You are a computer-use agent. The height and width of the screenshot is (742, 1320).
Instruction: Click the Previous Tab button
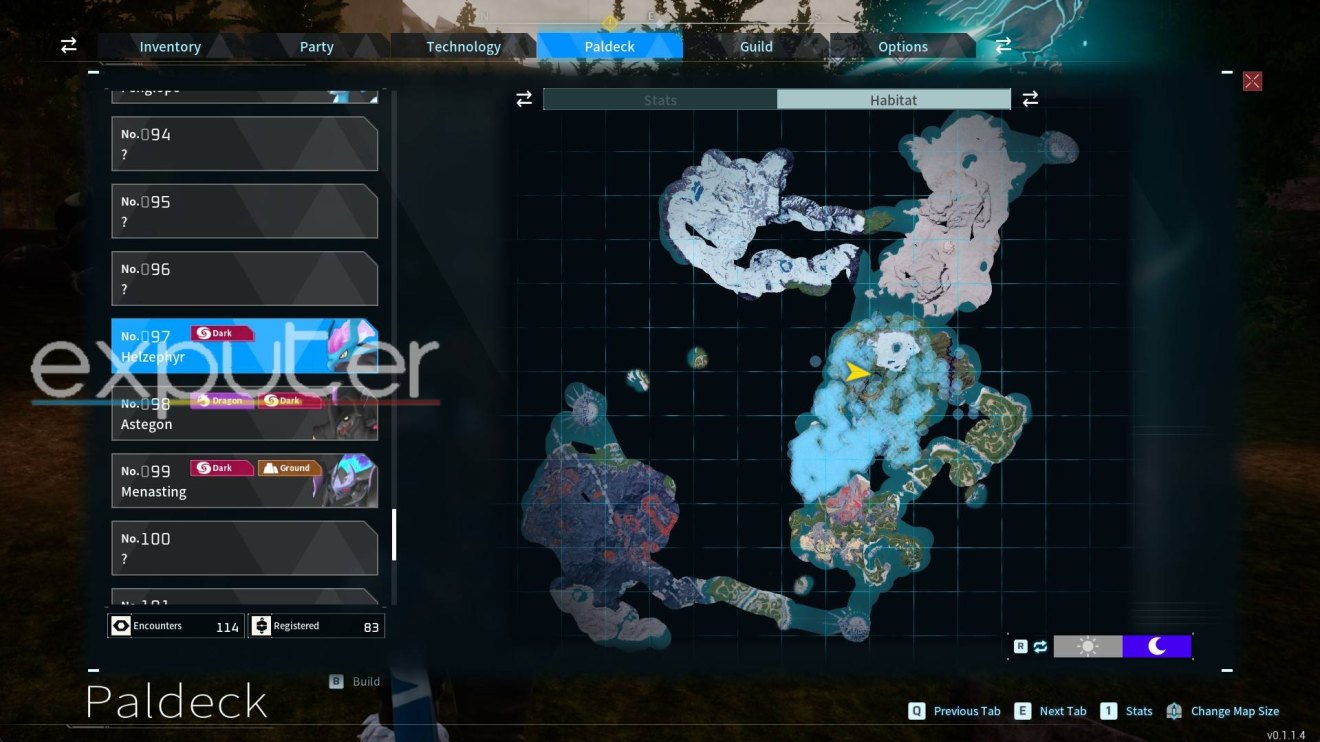[x=955, y=711]
